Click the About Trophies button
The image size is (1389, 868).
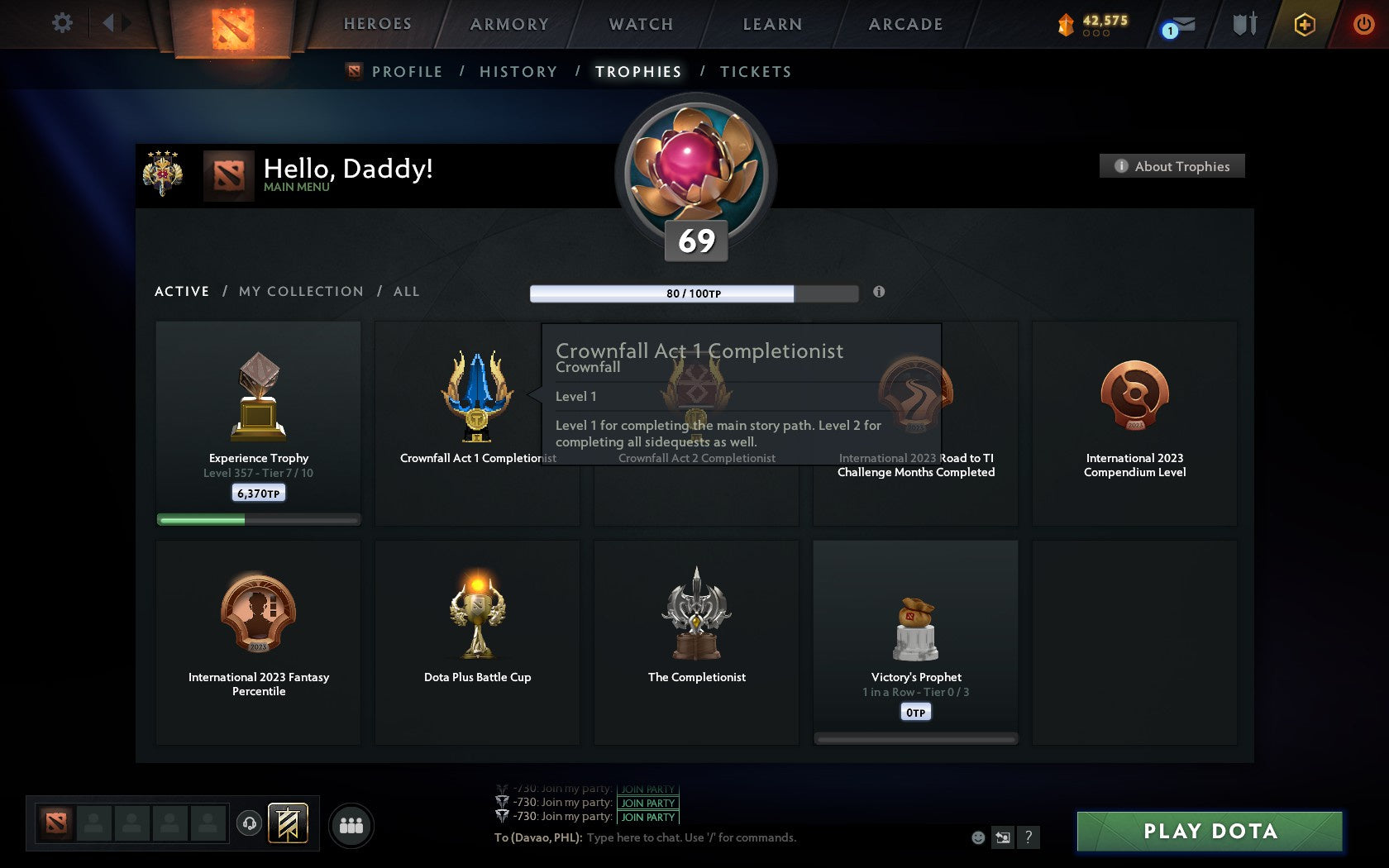[x=1172, y=166]
